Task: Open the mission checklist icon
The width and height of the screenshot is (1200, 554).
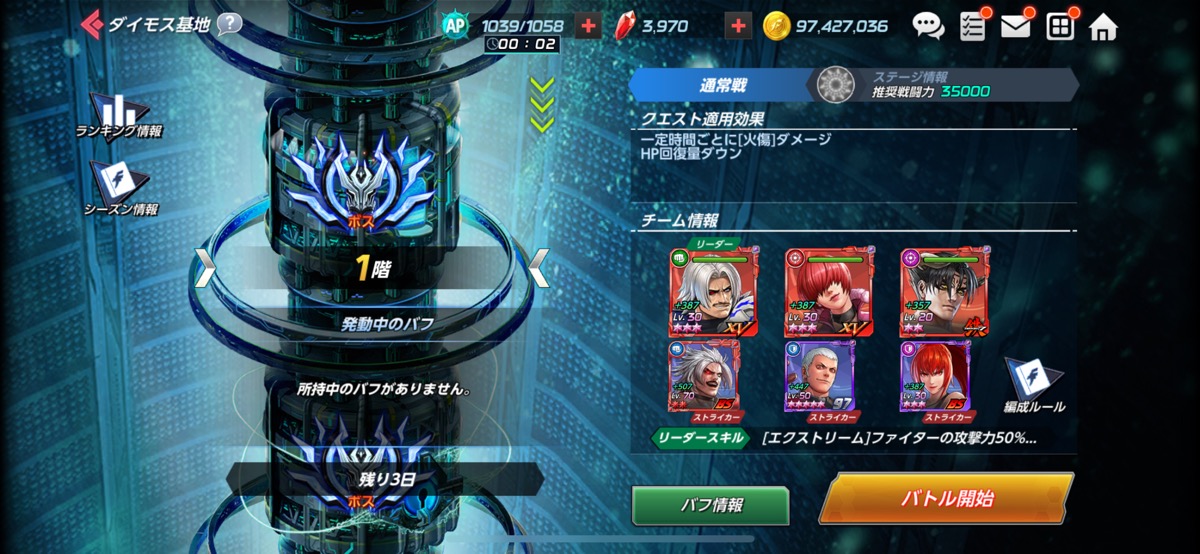Action: click(972, 26)
